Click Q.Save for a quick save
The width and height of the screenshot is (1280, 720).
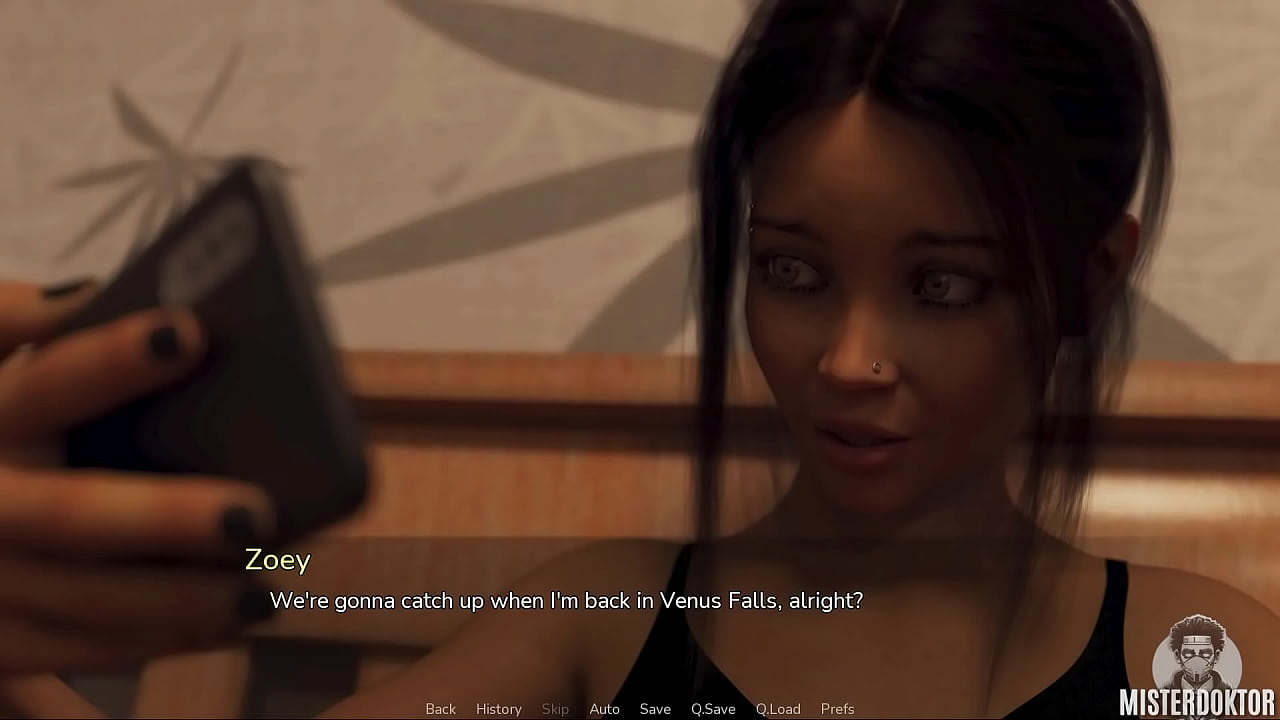coord(713,708)
